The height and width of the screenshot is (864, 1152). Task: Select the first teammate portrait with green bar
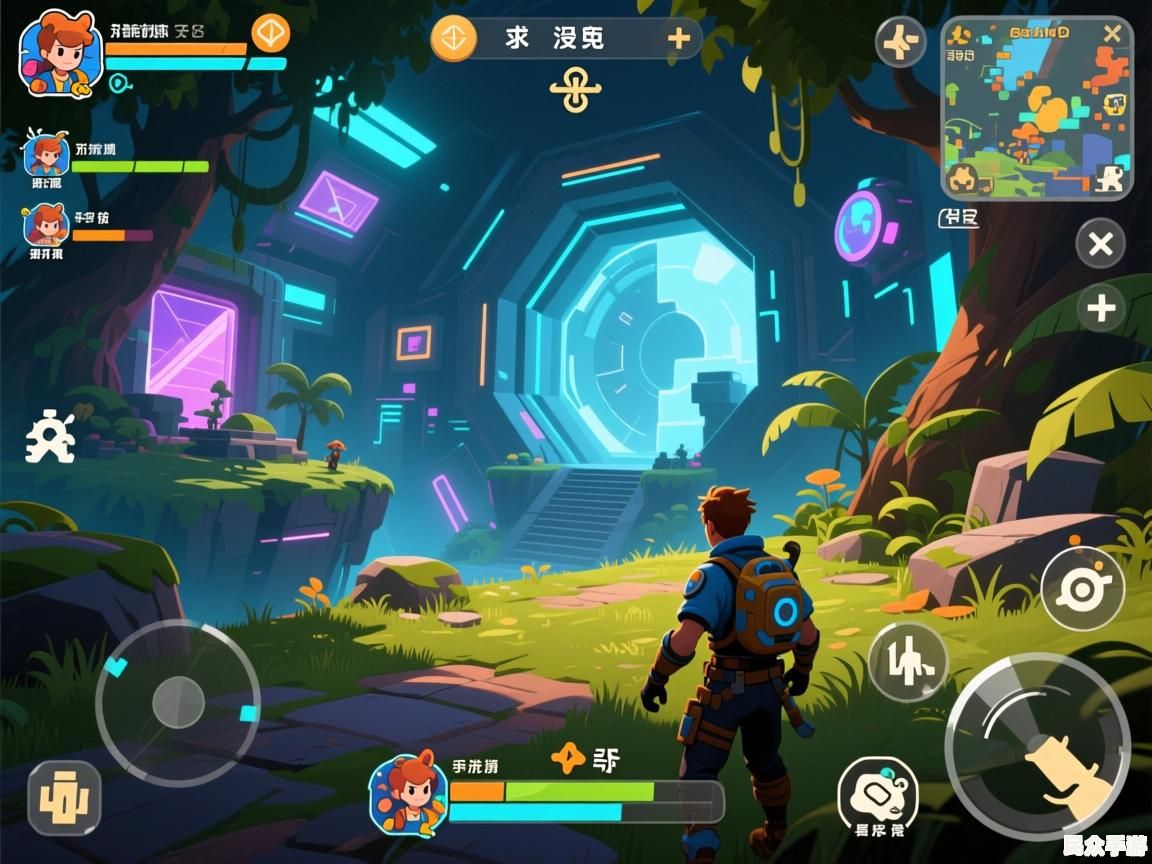pyautogui.click(x=46, y=156)
